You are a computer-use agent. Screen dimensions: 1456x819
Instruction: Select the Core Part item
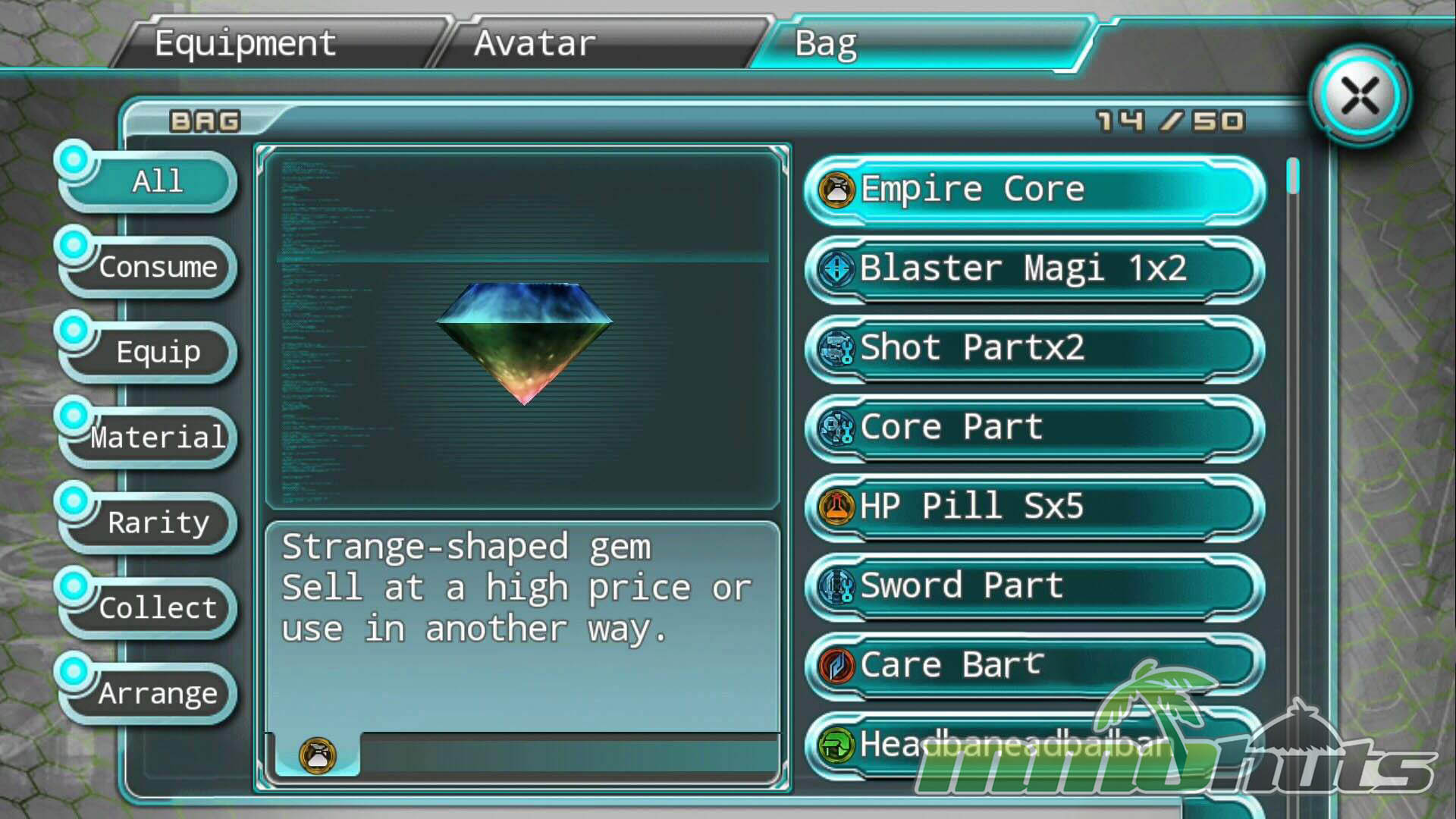(x=1034, y=428)
